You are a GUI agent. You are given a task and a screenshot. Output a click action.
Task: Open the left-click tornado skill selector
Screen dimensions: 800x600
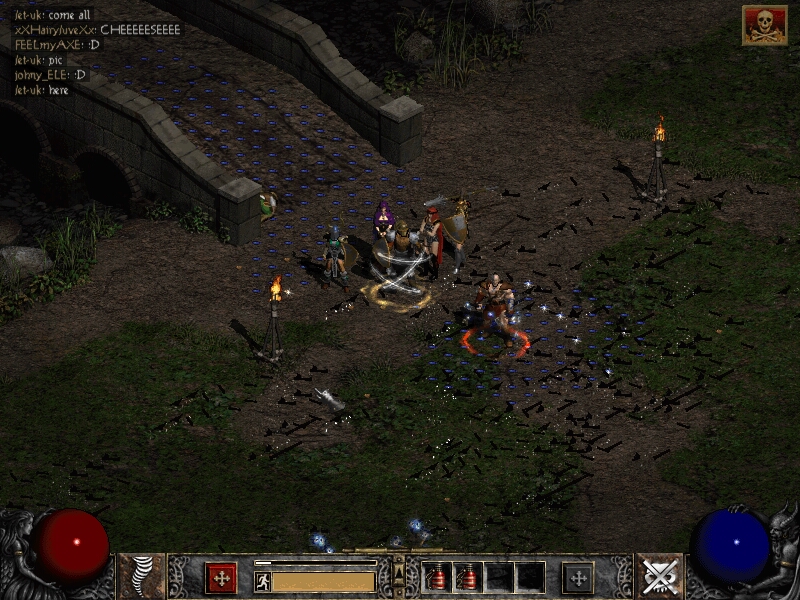tap(142, 577)
